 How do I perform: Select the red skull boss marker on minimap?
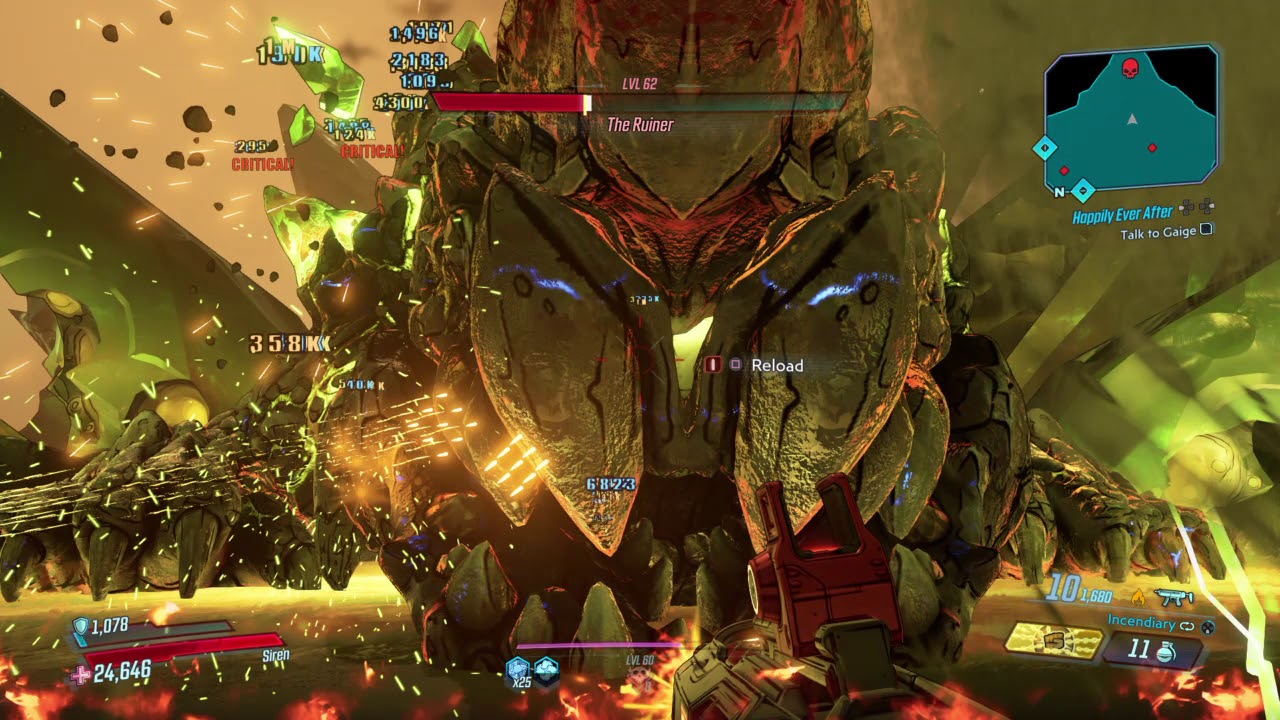1131,69
